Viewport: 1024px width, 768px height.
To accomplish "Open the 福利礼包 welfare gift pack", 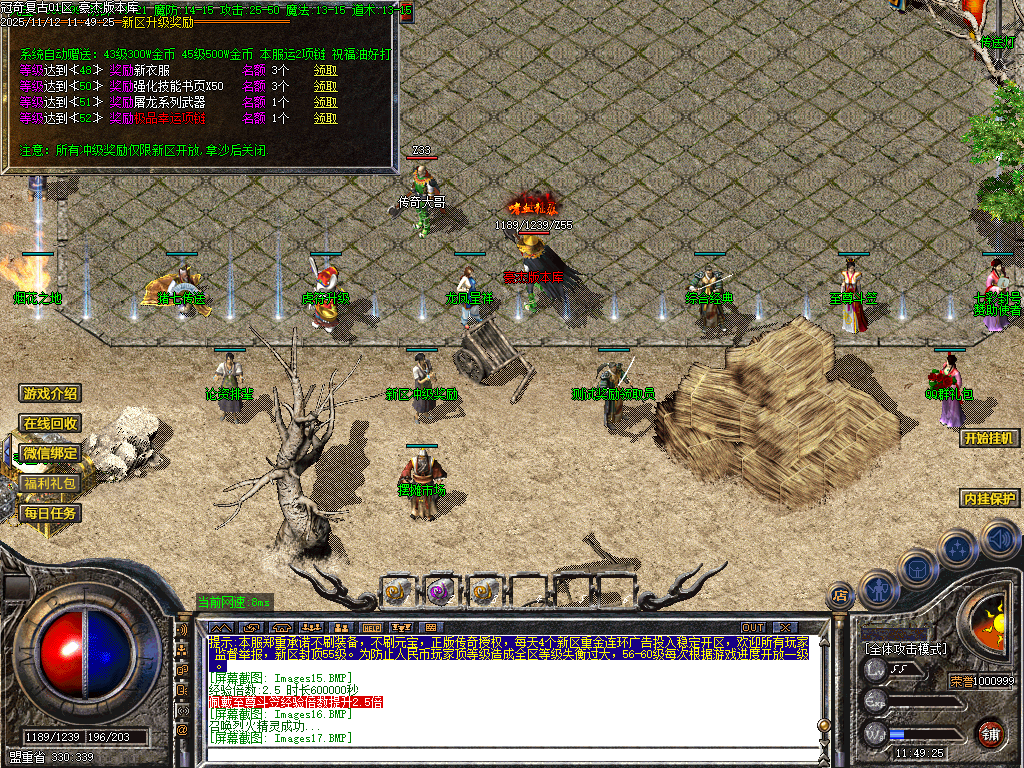I will pos(51,484).
